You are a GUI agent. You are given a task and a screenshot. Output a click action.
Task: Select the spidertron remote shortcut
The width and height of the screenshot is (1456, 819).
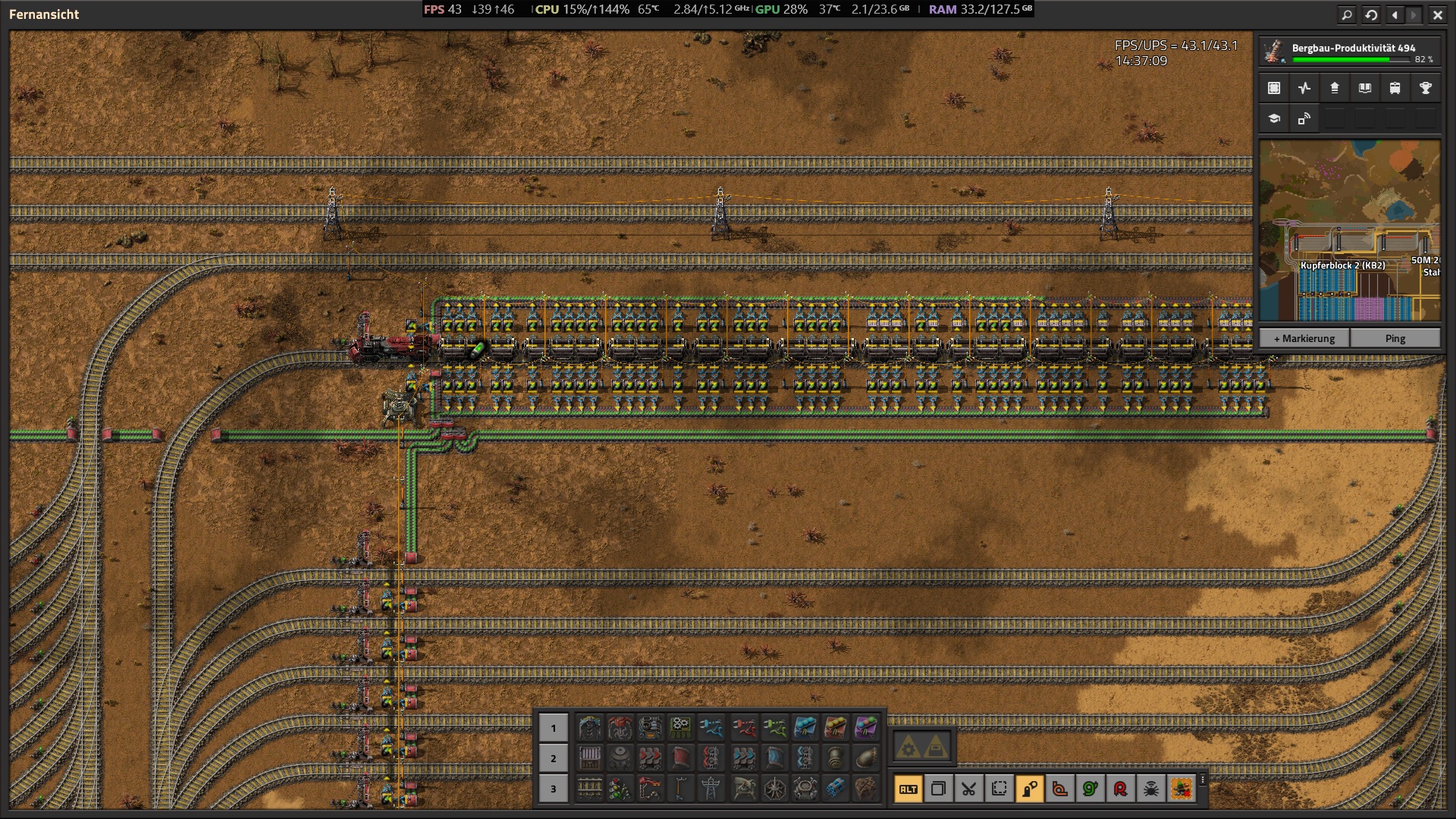click(x=1150, y=789)
